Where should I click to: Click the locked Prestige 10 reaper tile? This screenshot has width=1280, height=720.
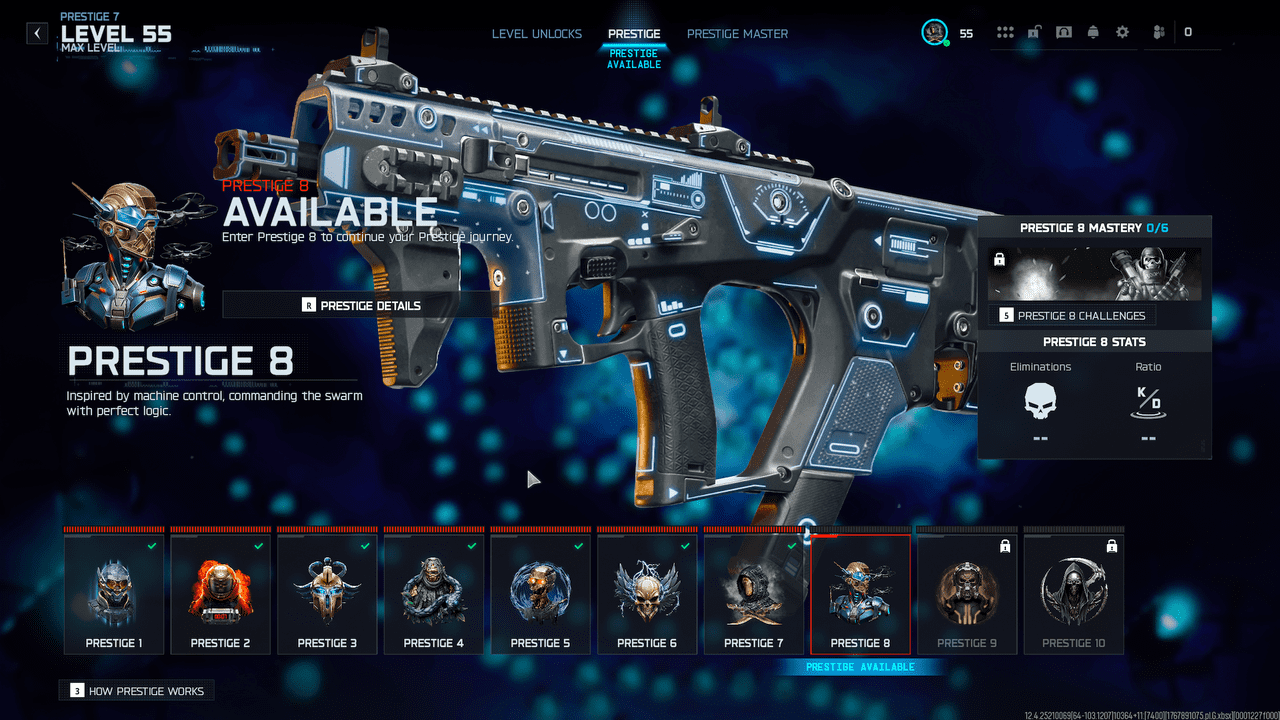point(1074,594)
